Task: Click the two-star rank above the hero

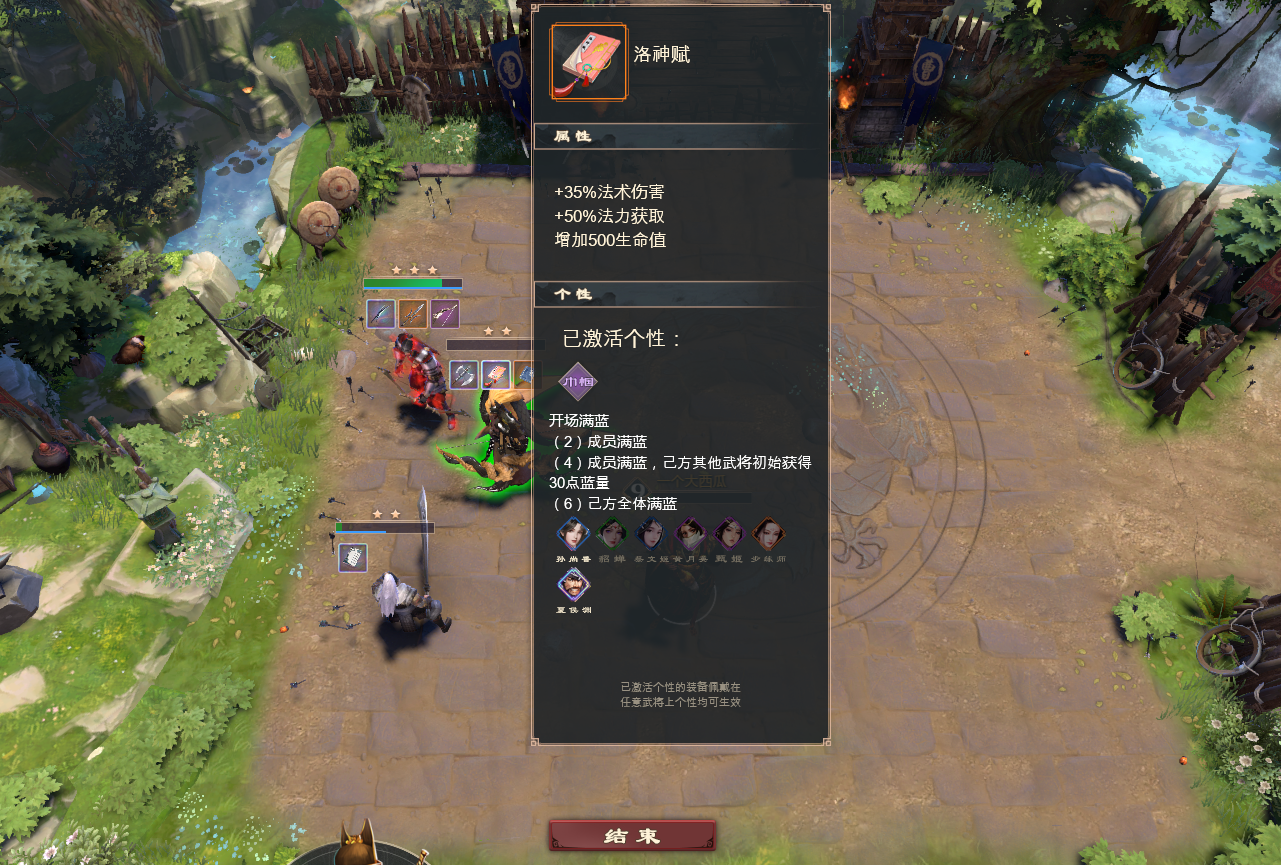Action: [x=498, y=331]
